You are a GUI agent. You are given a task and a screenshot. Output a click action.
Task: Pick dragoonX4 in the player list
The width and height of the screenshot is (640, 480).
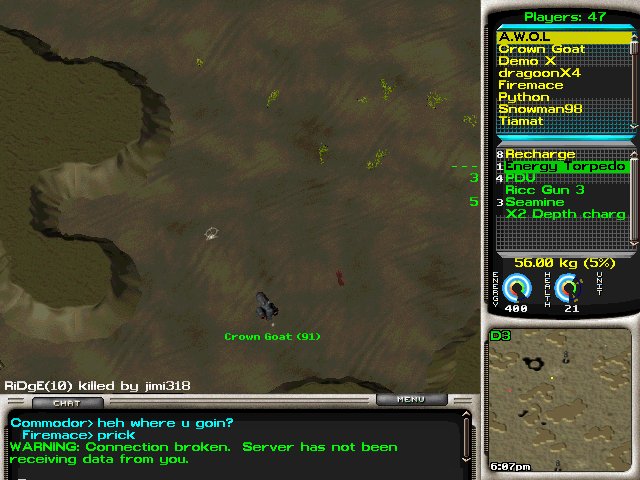point(539,73)
